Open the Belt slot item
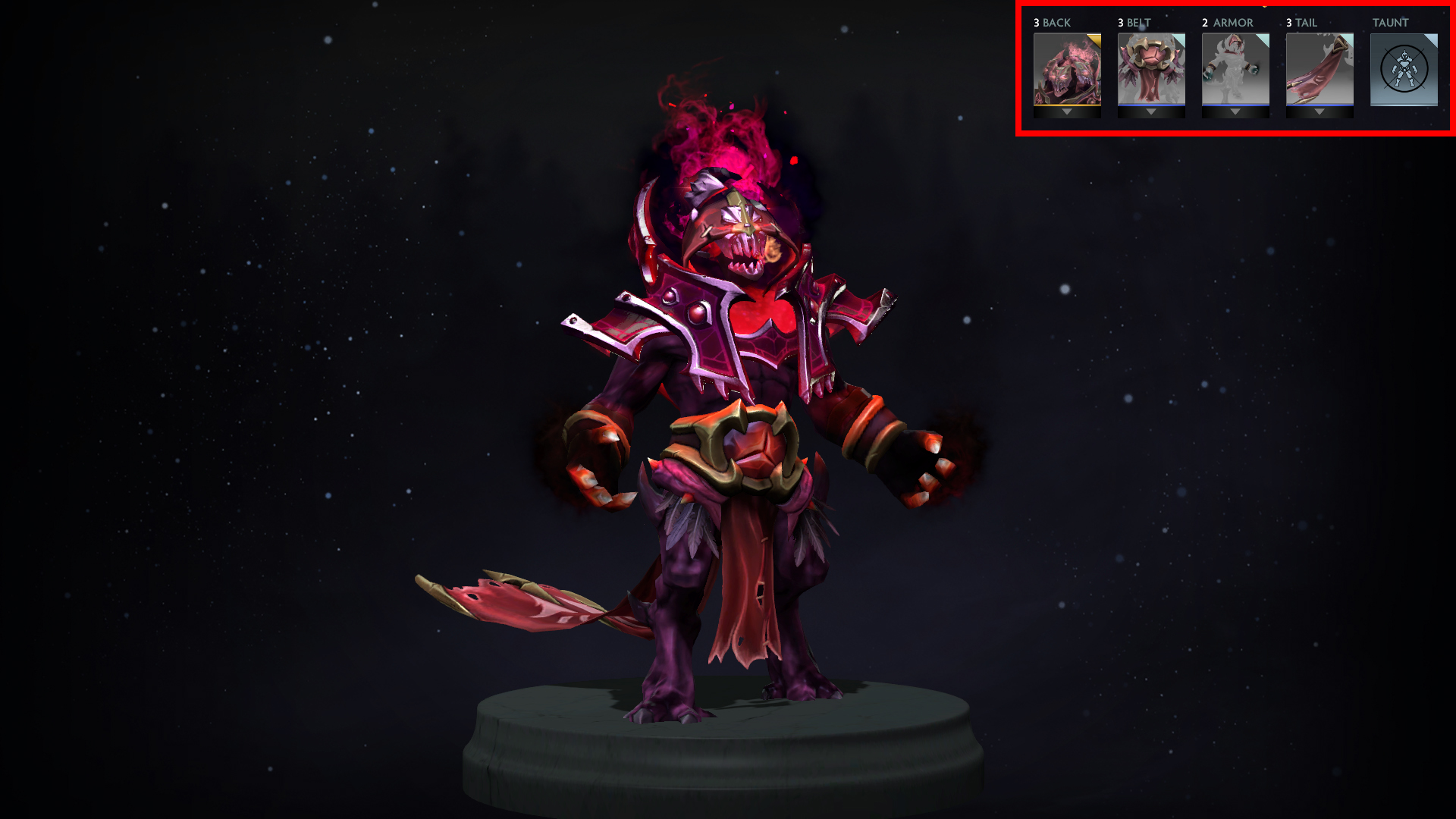This screenshot has width=1456, height=819. coord(1151,69)
